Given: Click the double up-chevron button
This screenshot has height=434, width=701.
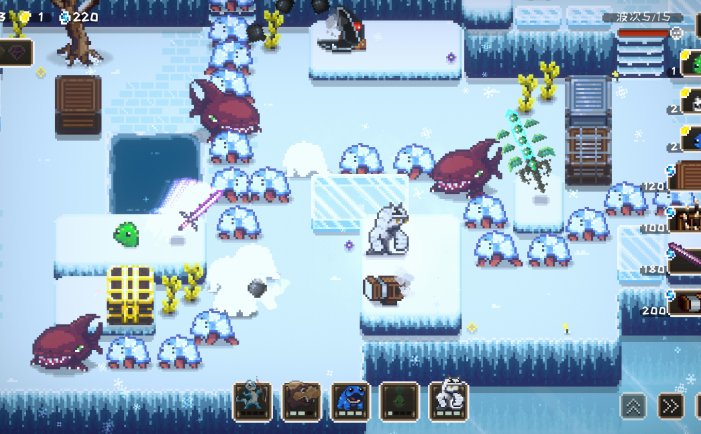Looking at the screenshot, I should (x=633, y=405).
